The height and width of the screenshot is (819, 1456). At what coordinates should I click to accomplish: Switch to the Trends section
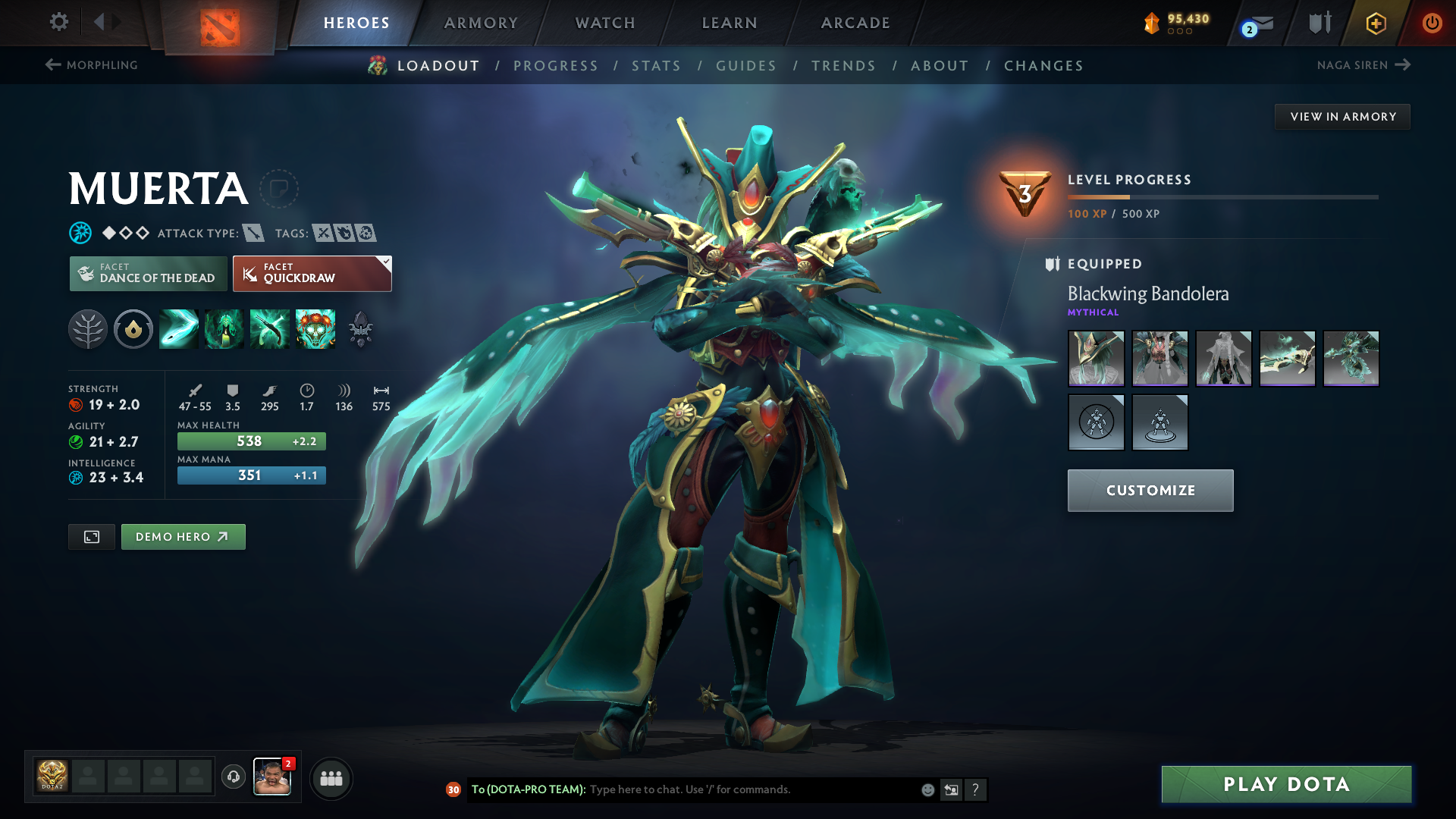click(843, 66)
